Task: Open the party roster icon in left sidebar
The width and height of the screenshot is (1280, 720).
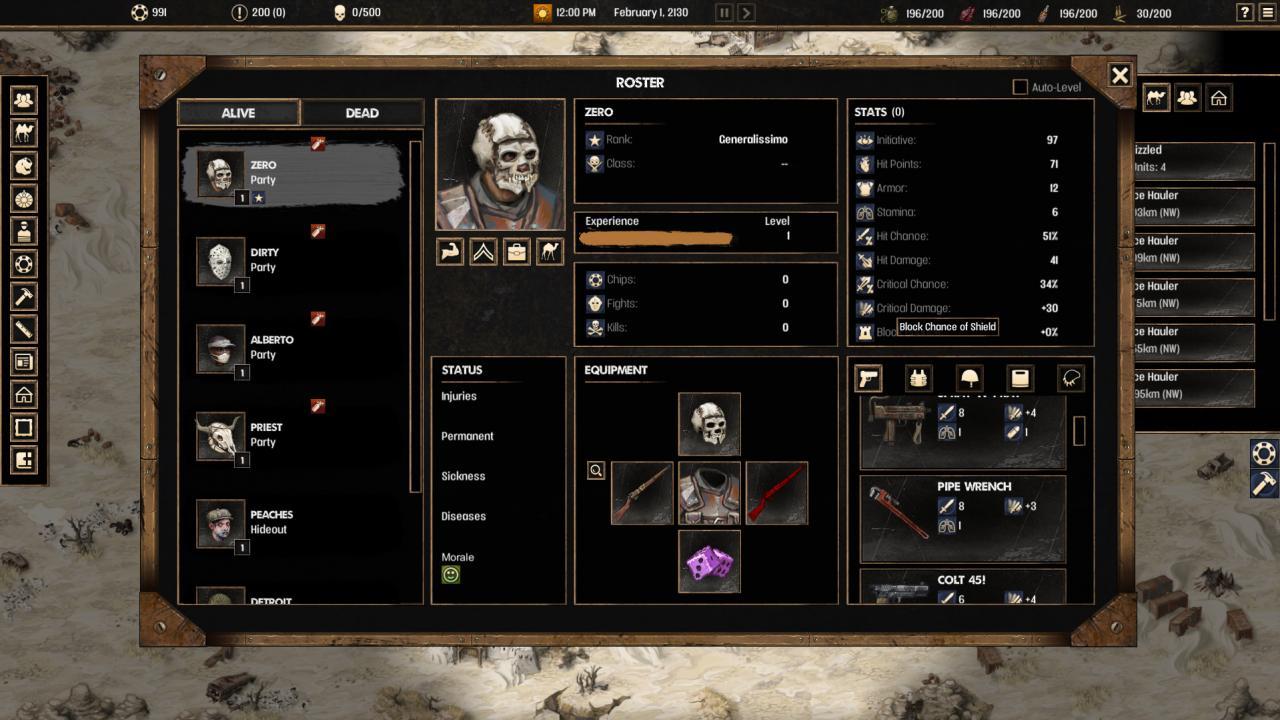Action: coord(23,99)
